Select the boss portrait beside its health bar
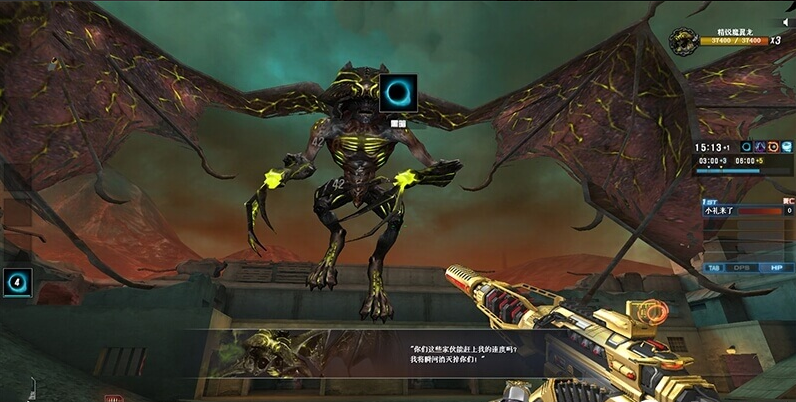This screenshot has height=402, width=796. click(686, 40)
